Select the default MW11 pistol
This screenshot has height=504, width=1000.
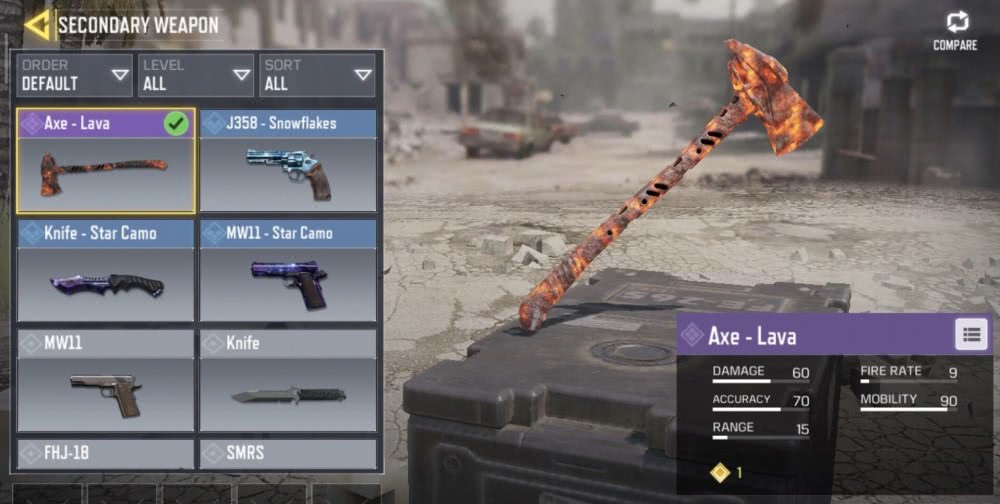point(106,381)
